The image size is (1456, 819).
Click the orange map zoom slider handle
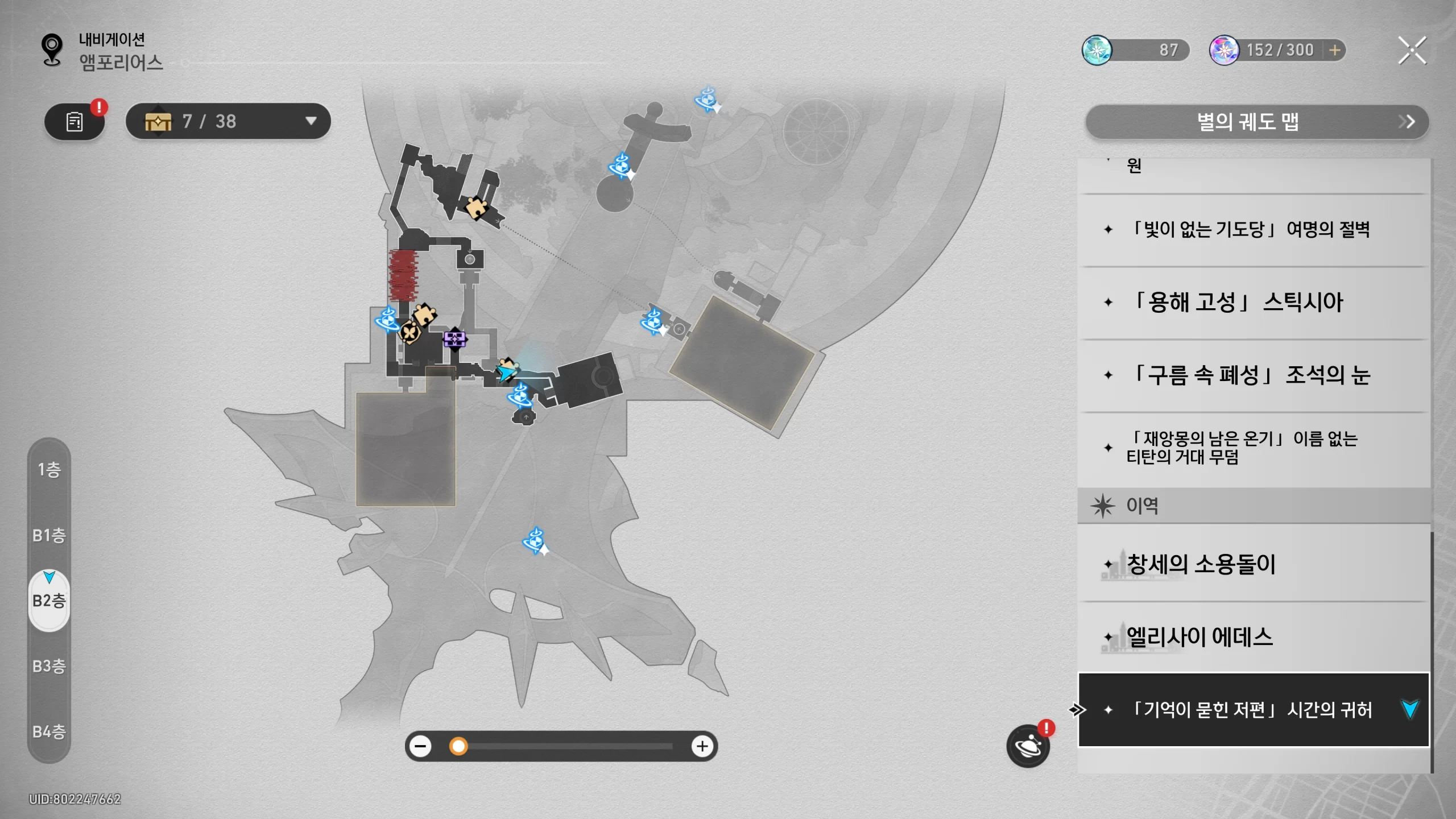click(458, 746)
